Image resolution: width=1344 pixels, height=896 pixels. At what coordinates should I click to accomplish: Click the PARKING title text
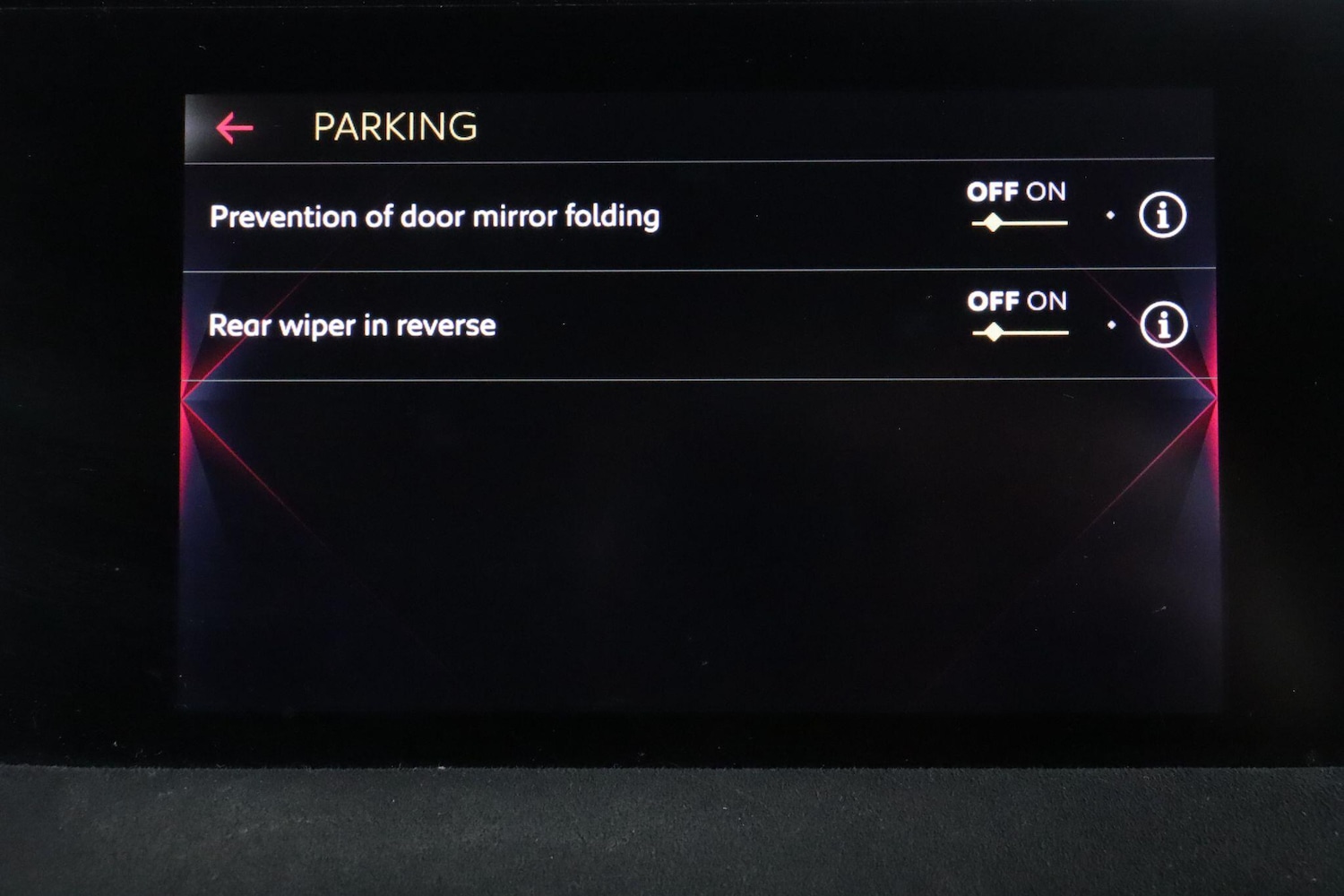(x=394, y=125)
